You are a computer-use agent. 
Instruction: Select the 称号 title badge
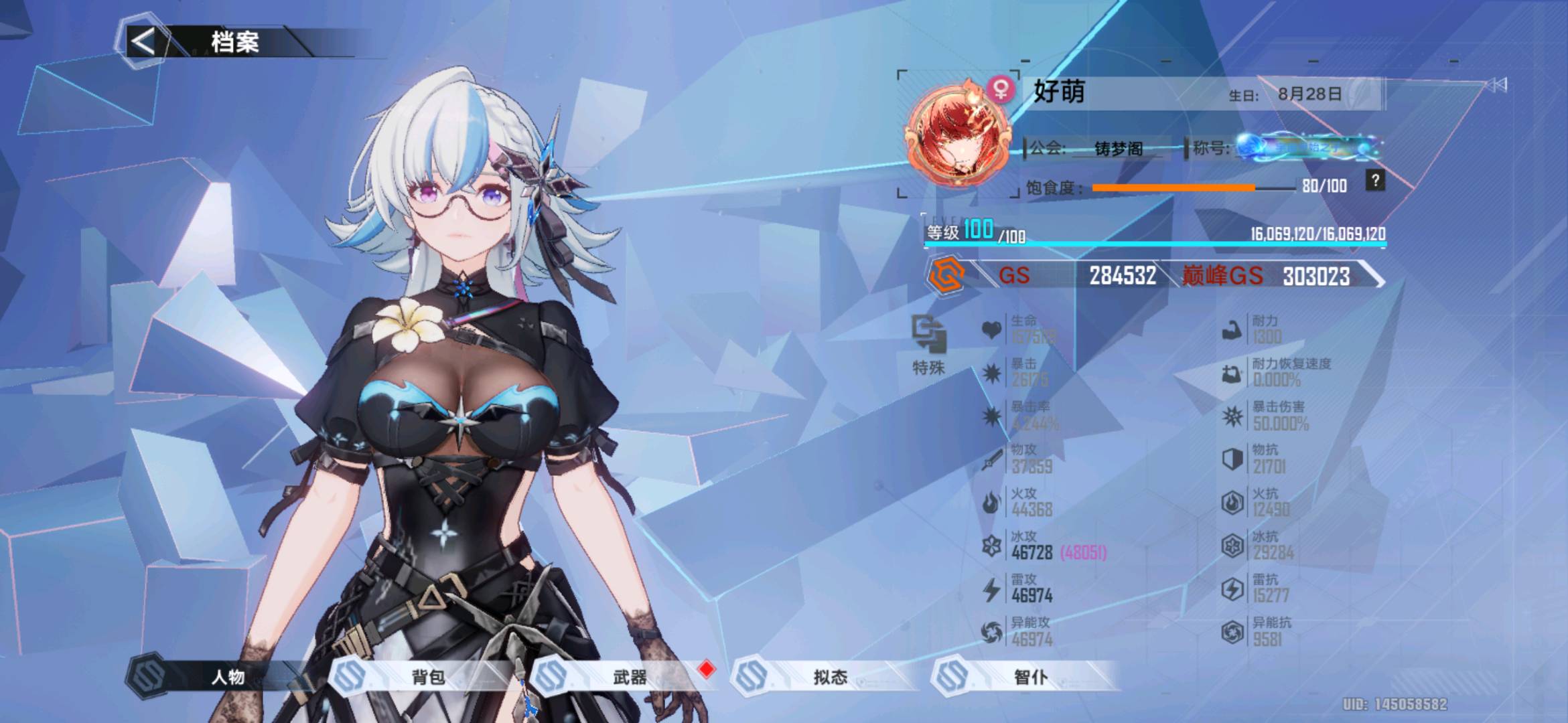click(1306, 147)
